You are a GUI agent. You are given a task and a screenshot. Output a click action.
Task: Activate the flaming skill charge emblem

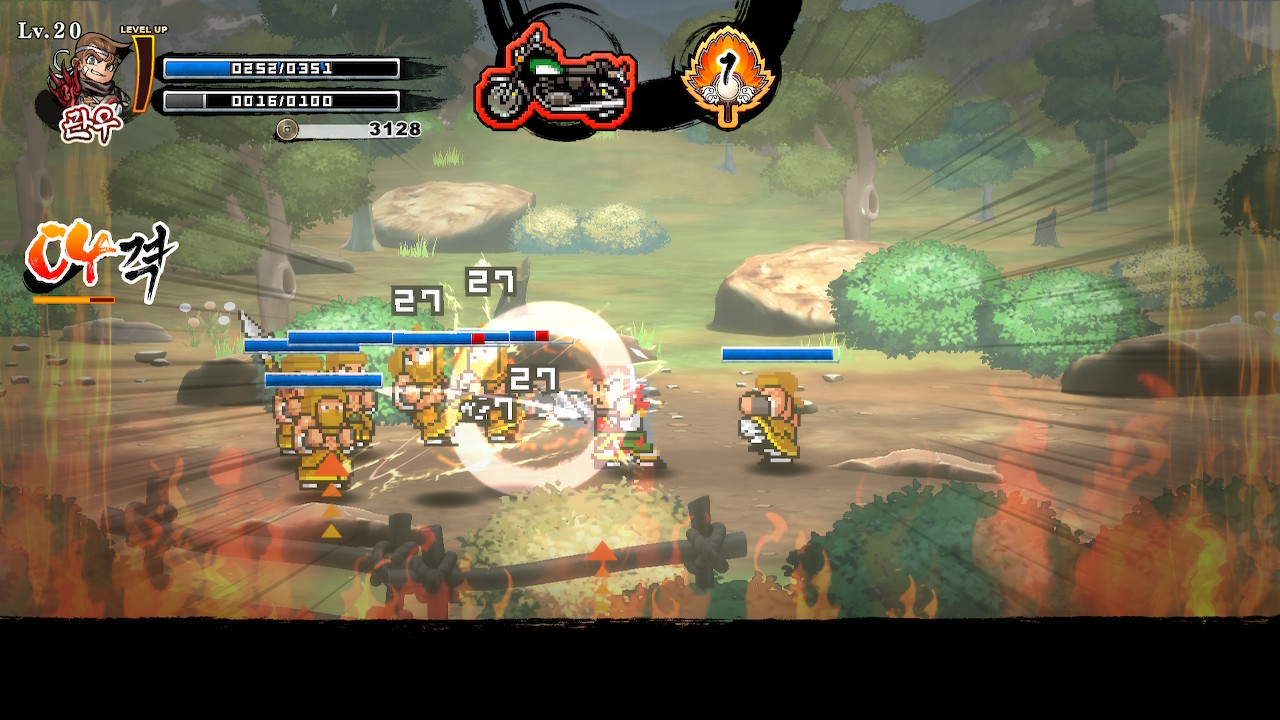click(x=728, y=75)
